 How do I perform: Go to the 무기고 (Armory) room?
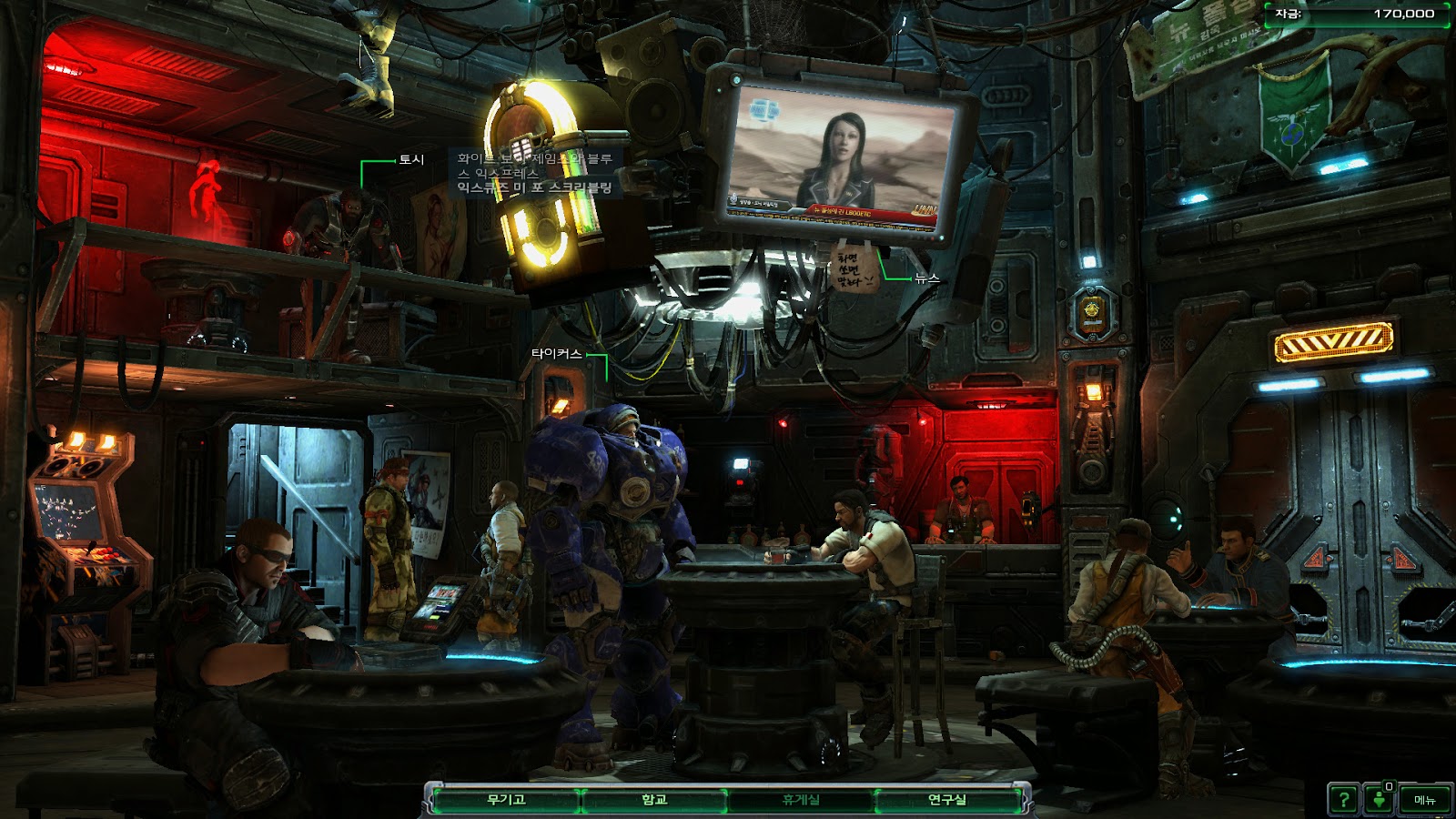click(506, 800)
